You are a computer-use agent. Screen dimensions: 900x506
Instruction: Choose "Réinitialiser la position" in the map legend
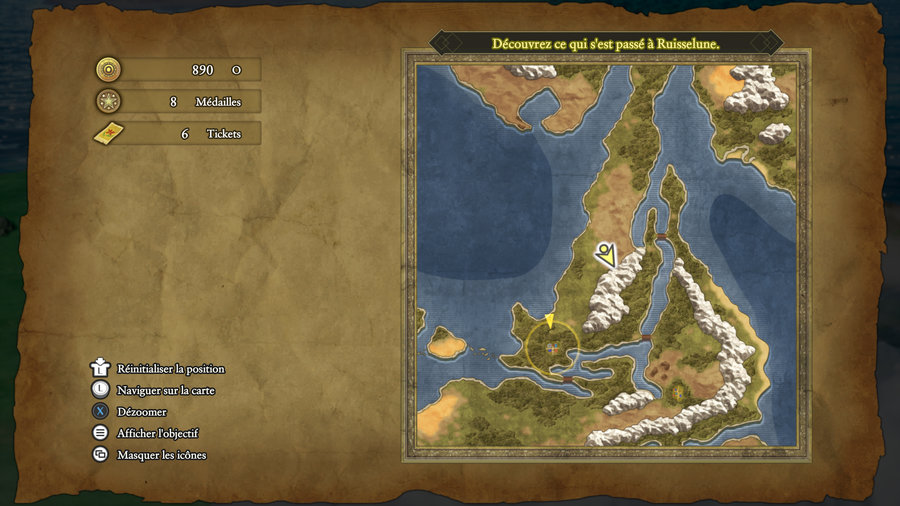[x=170, y=369]
